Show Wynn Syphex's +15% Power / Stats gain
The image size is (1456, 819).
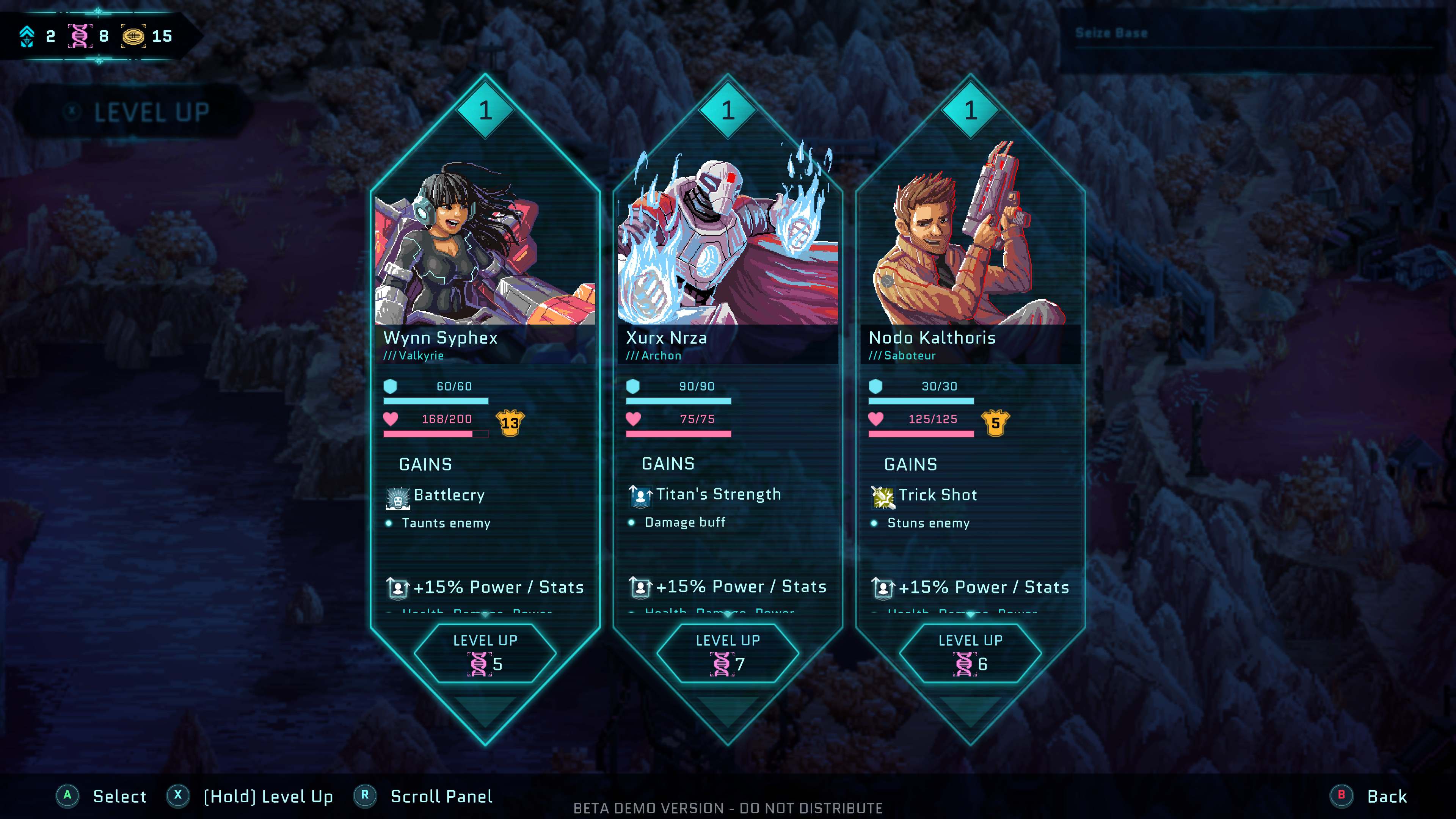click(485, 587)
